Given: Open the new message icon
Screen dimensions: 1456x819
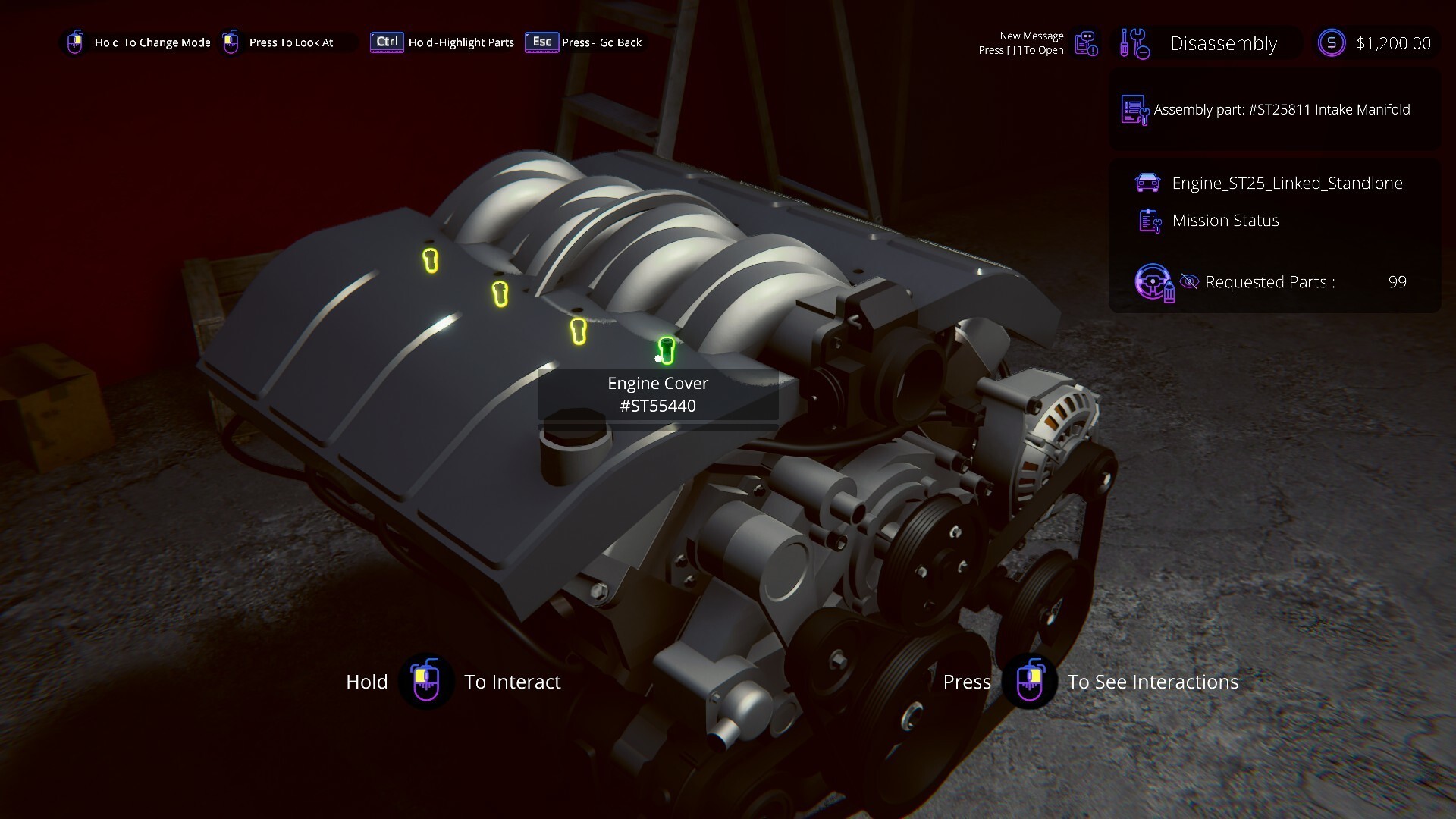Looking at the screenshot, I should click(x=1087, y=43).
